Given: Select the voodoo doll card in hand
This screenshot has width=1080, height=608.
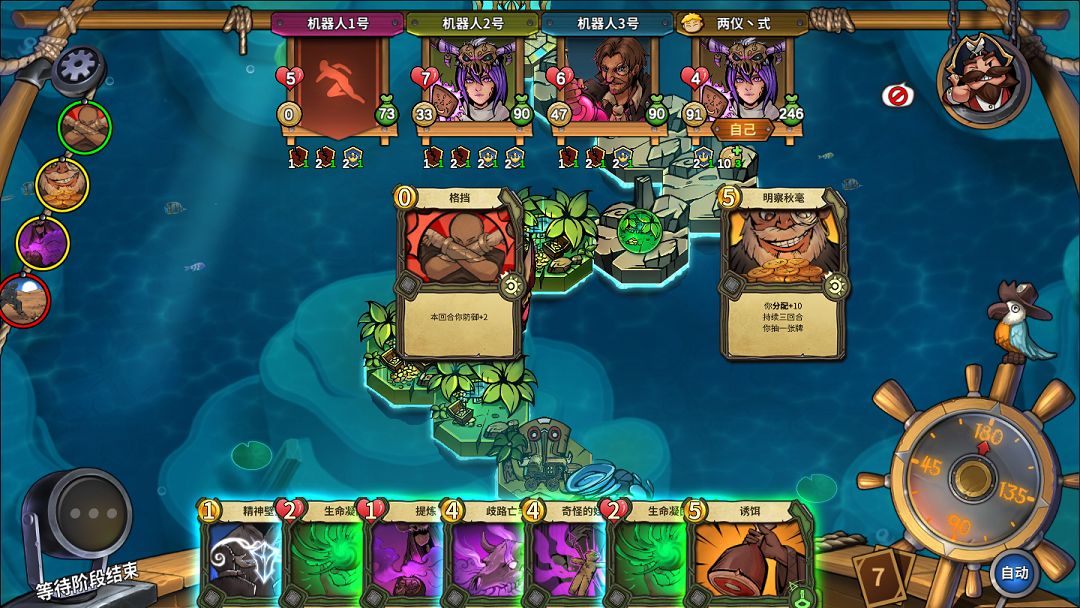Looking at the screenshot, I should click(x=565, y=555).
